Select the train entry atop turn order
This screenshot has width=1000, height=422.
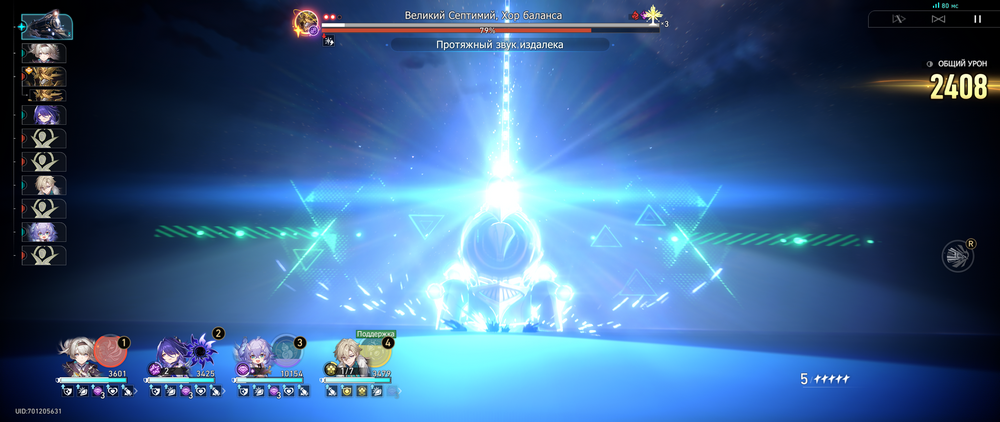(44, 24)
